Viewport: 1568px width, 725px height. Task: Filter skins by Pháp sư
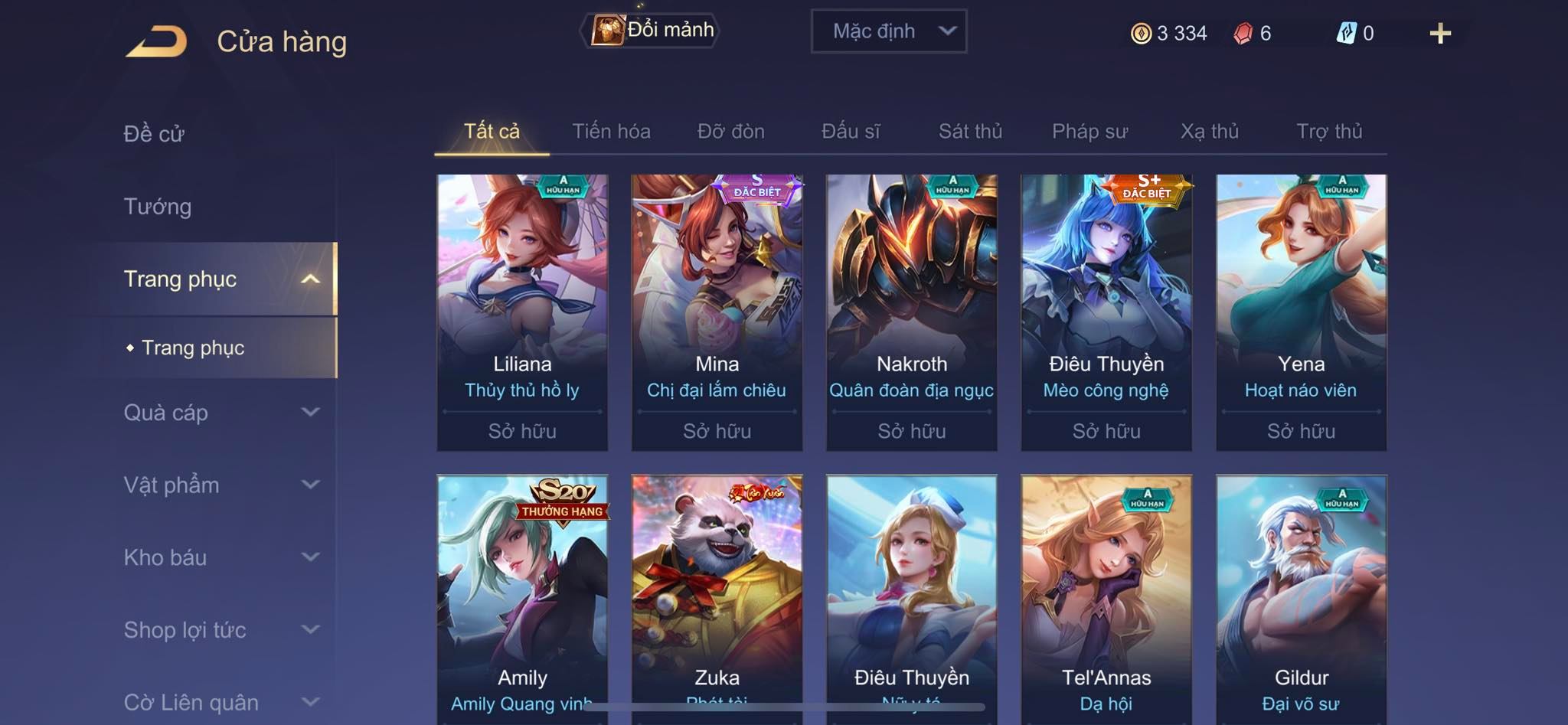[1089, 132]
